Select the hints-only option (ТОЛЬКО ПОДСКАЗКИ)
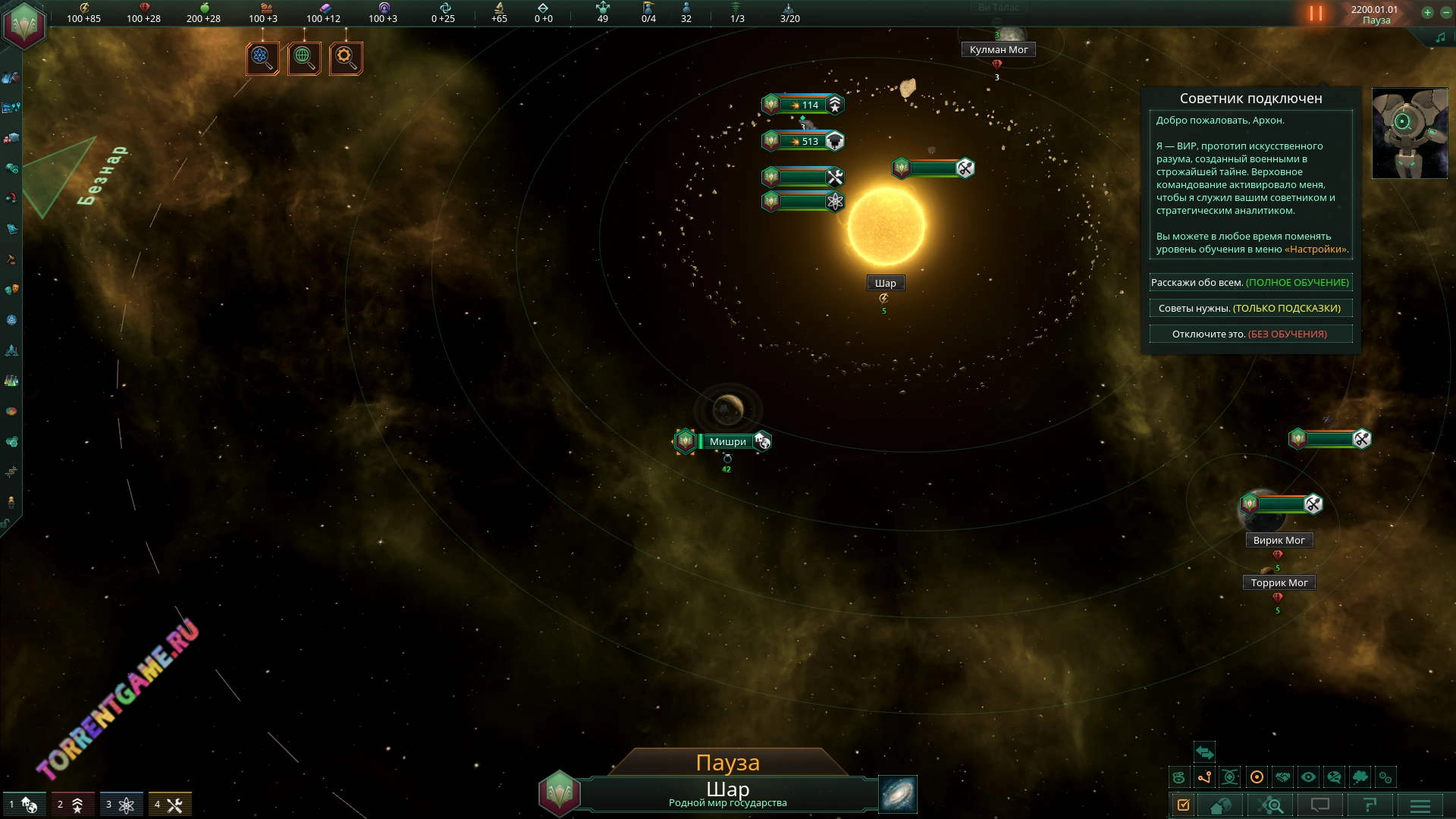The image size is (1456, 819). 1250,309
